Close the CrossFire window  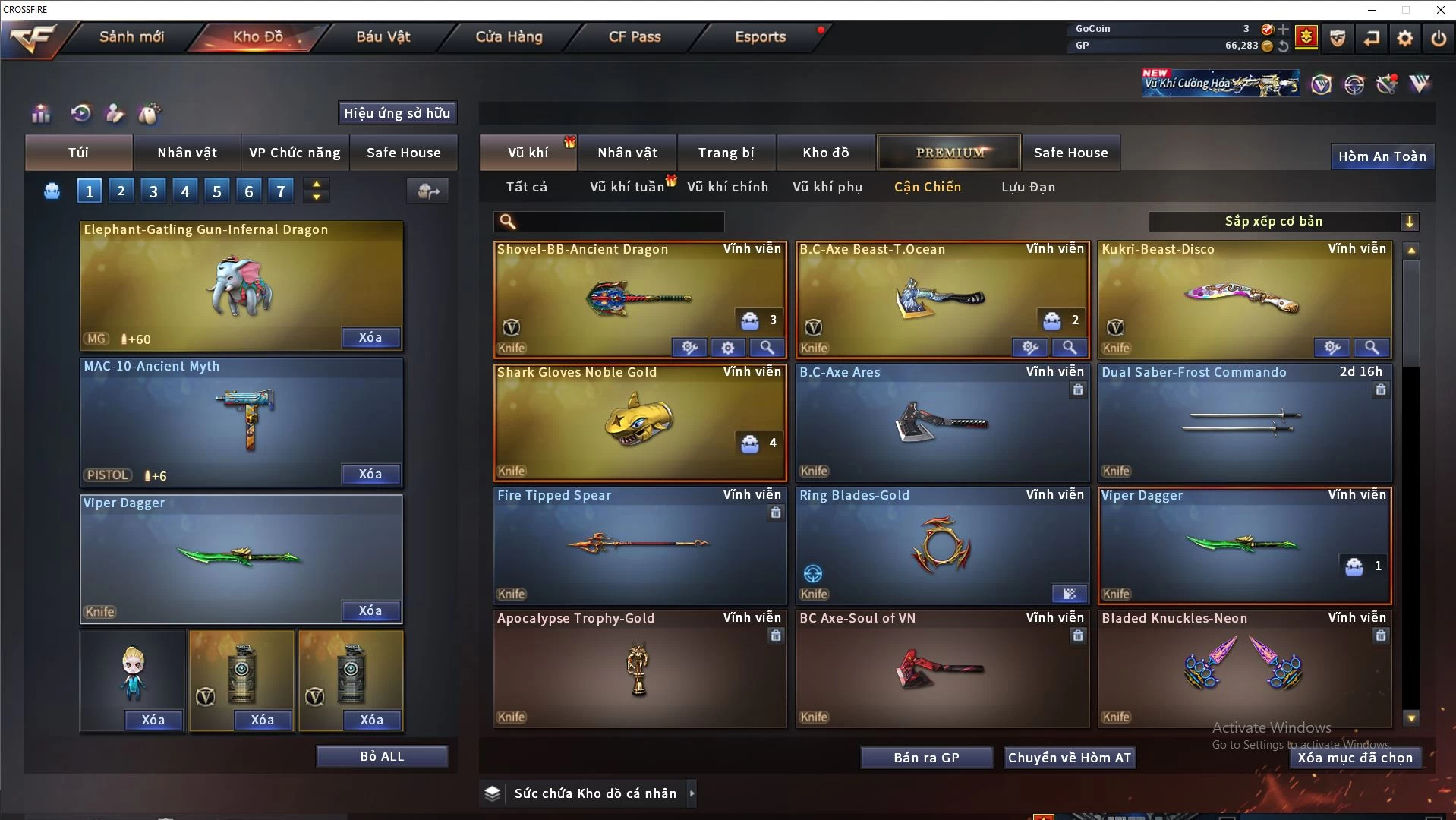(x=1440, y=10)
